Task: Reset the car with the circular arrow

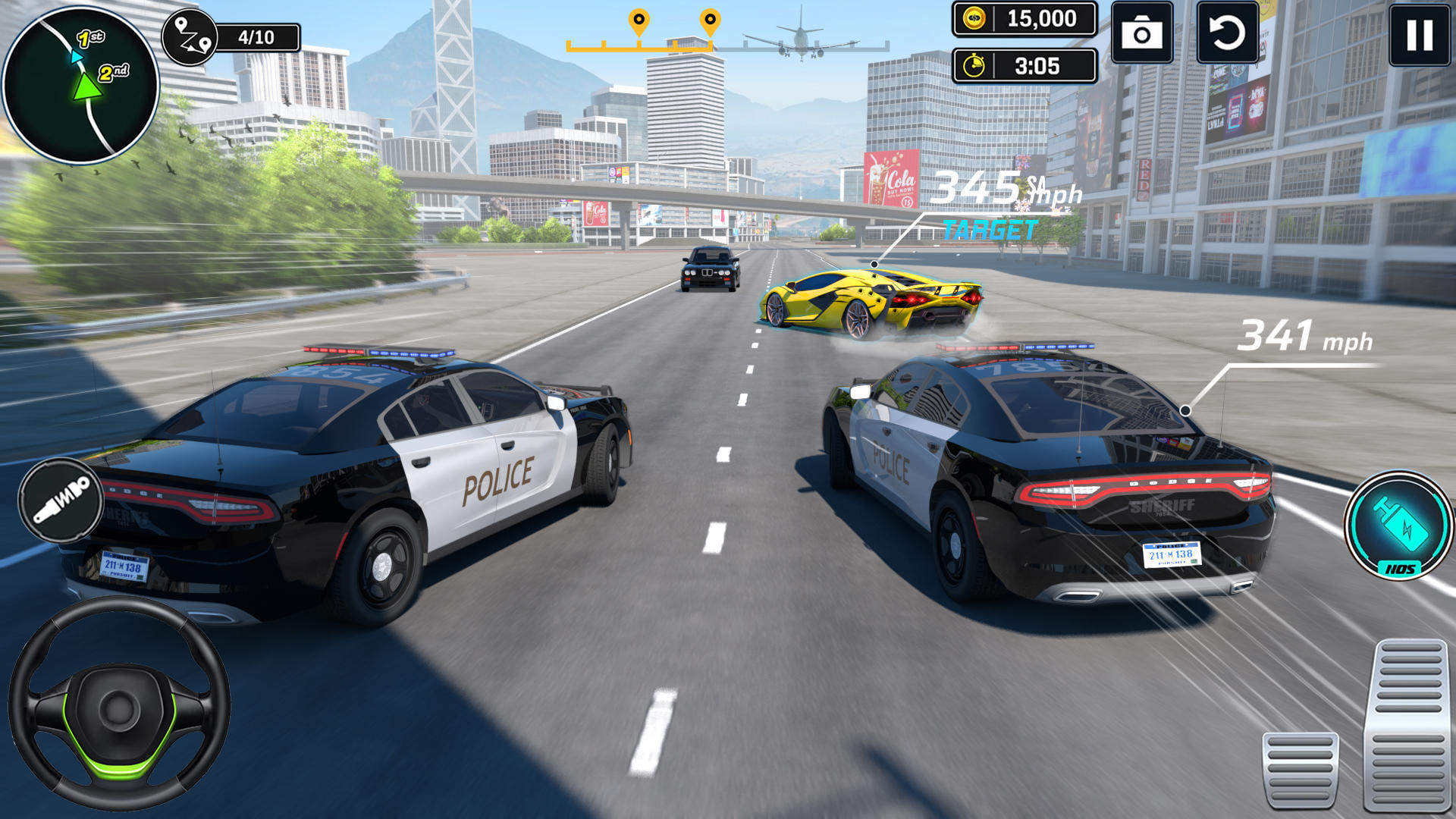Action: pyautogui.click(x=1226, y=34)
